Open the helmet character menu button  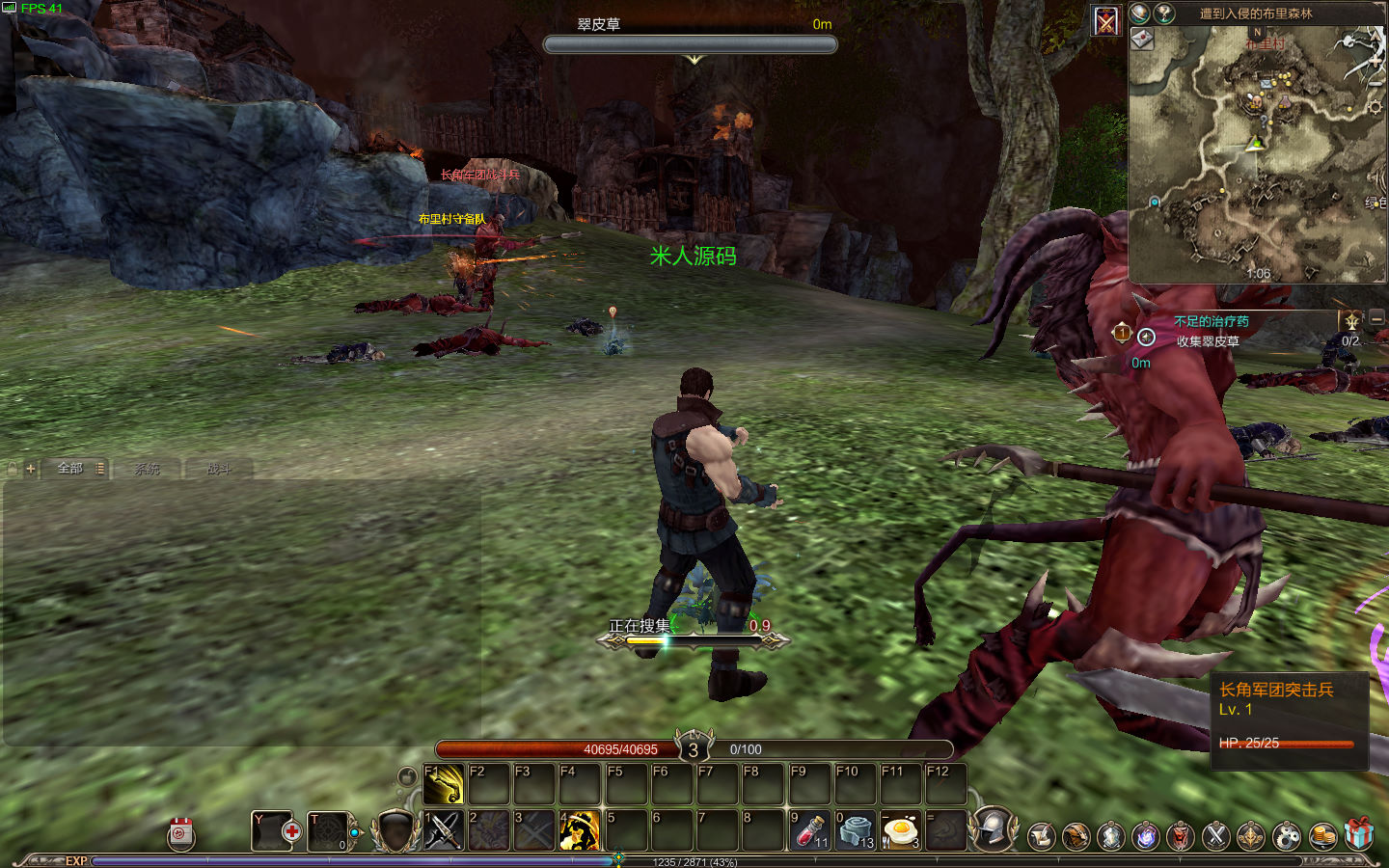pos(994,829)
